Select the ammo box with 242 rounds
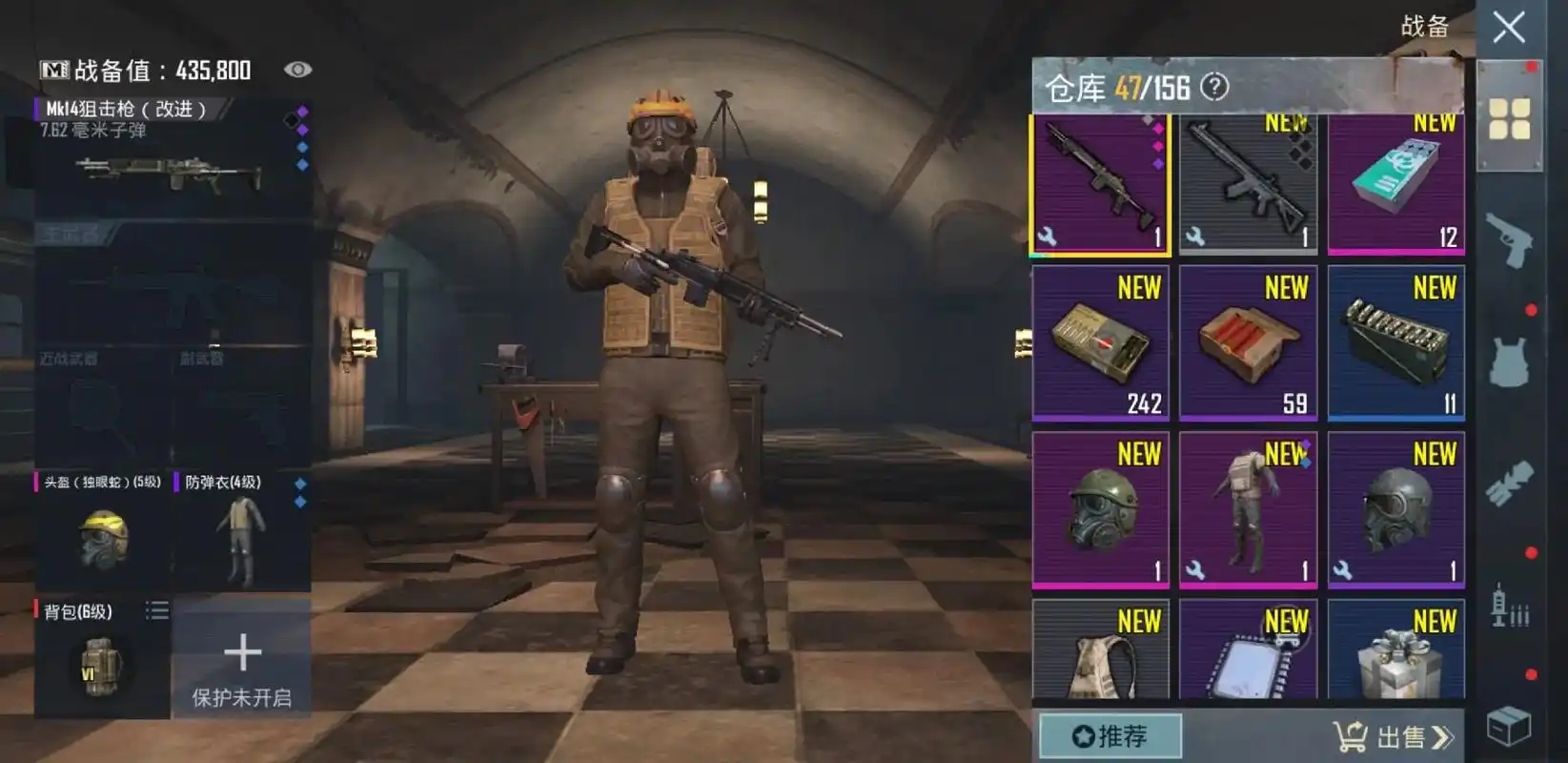Viewport: 1568px width, 763px height. click(1100, 343)
